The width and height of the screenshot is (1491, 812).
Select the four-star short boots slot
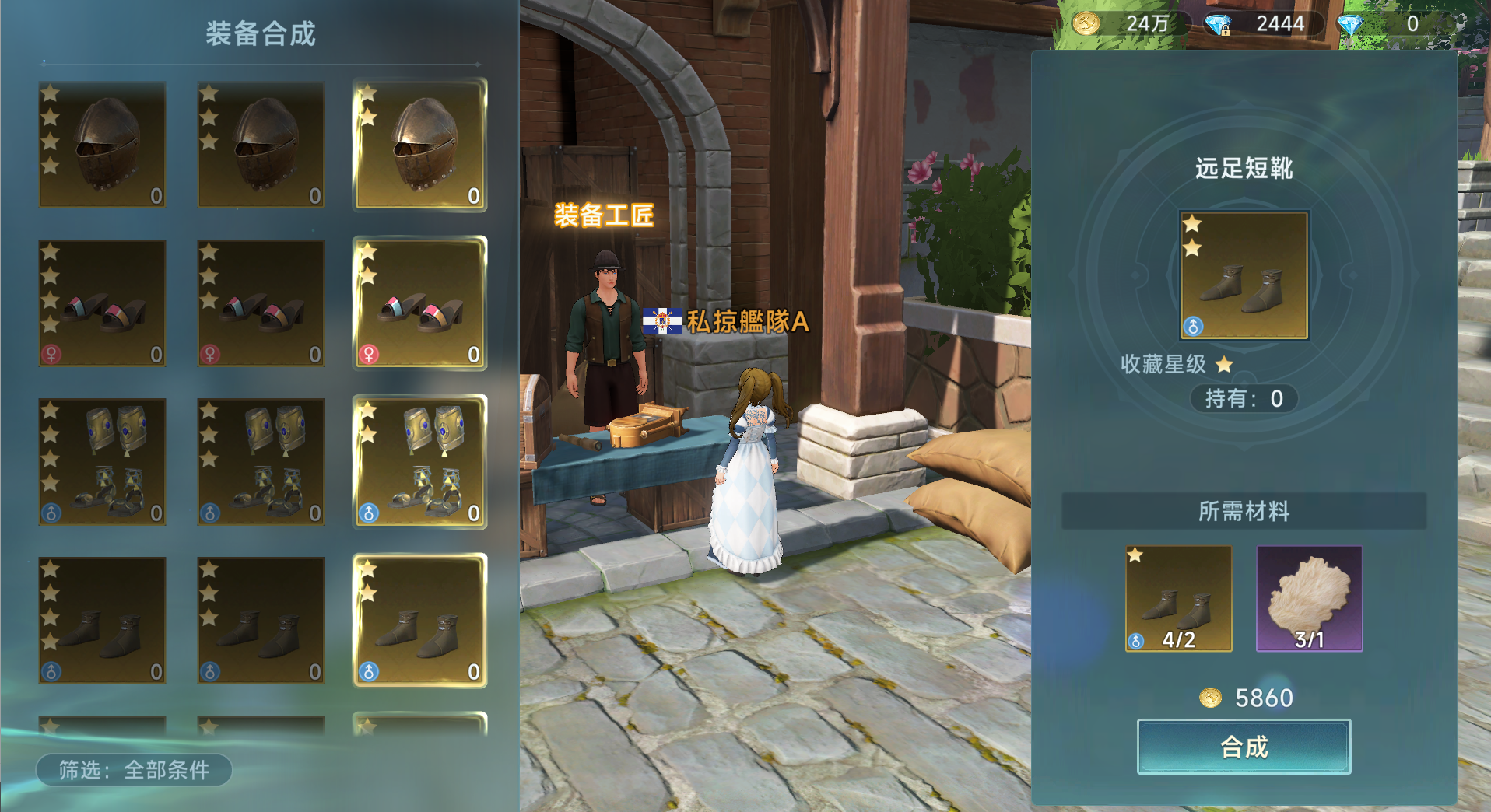tap(103, 621)
